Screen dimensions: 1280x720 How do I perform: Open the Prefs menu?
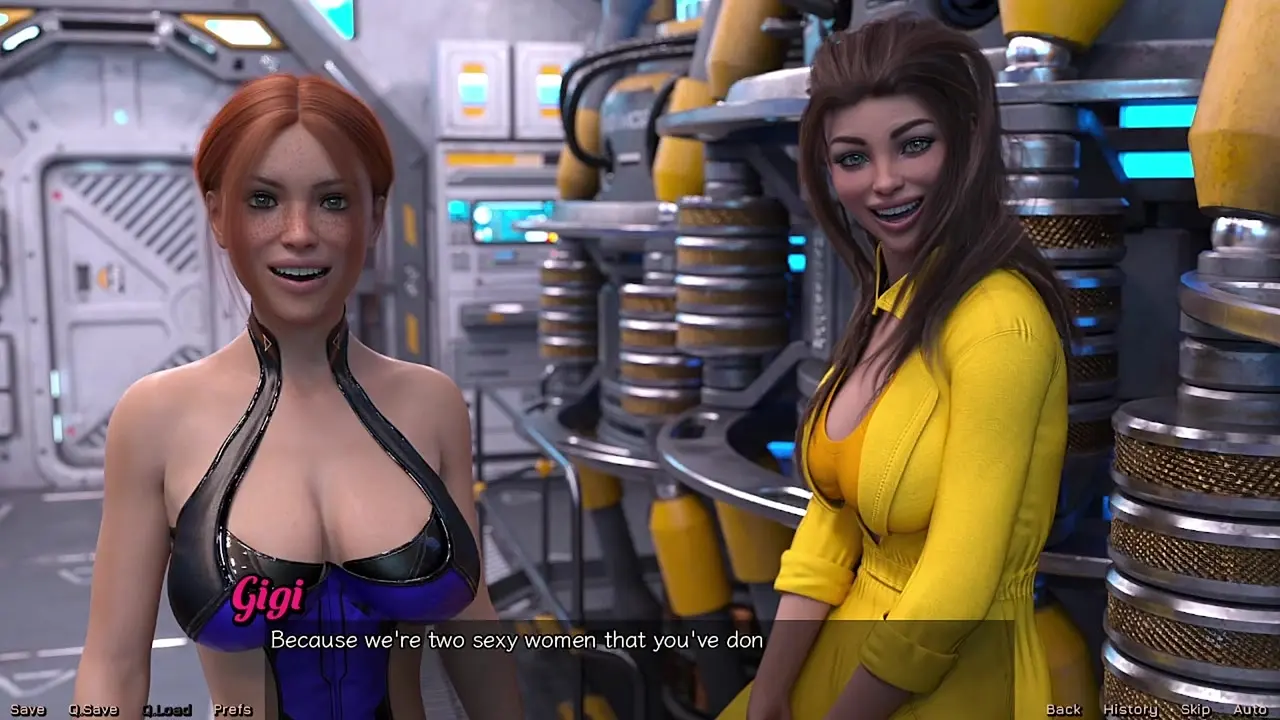[x=232, y=710]
